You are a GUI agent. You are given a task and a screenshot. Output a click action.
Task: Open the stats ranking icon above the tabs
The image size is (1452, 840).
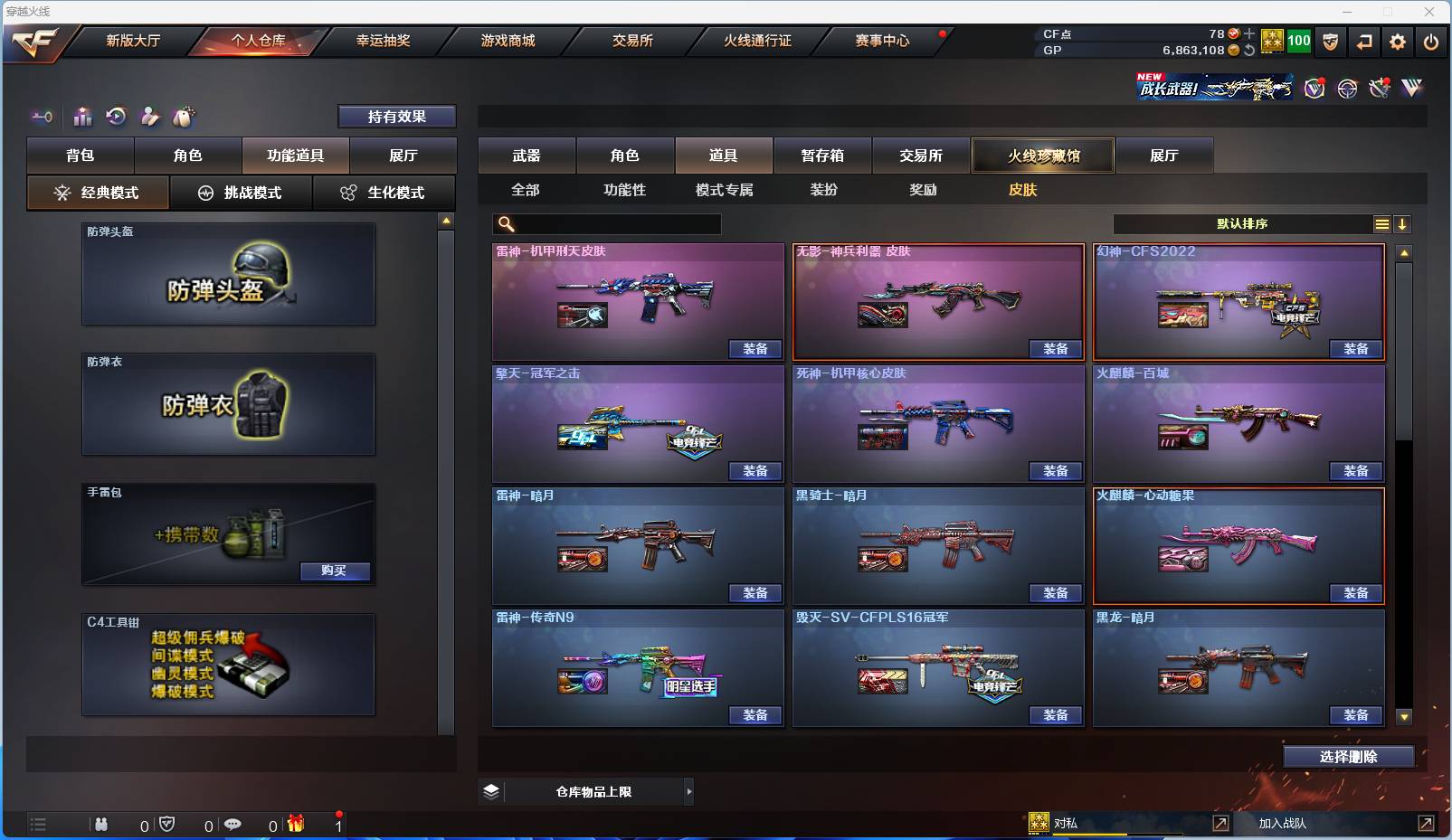point(82,117)
